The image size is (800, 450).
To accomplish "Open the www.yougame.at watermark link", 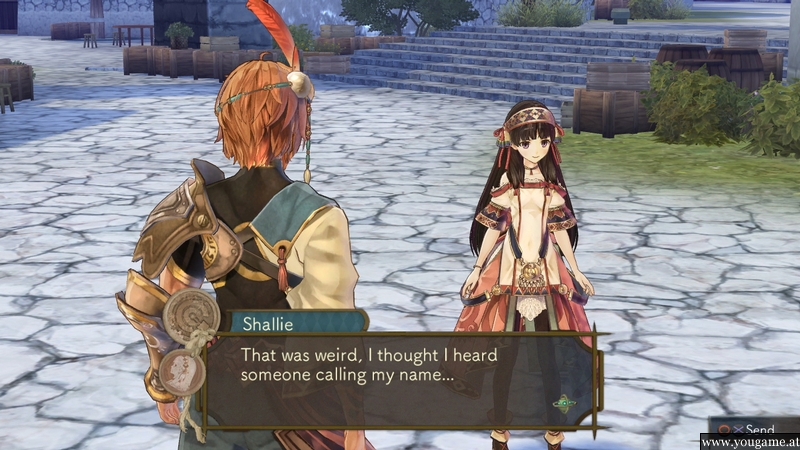I will tap(748, 441).
